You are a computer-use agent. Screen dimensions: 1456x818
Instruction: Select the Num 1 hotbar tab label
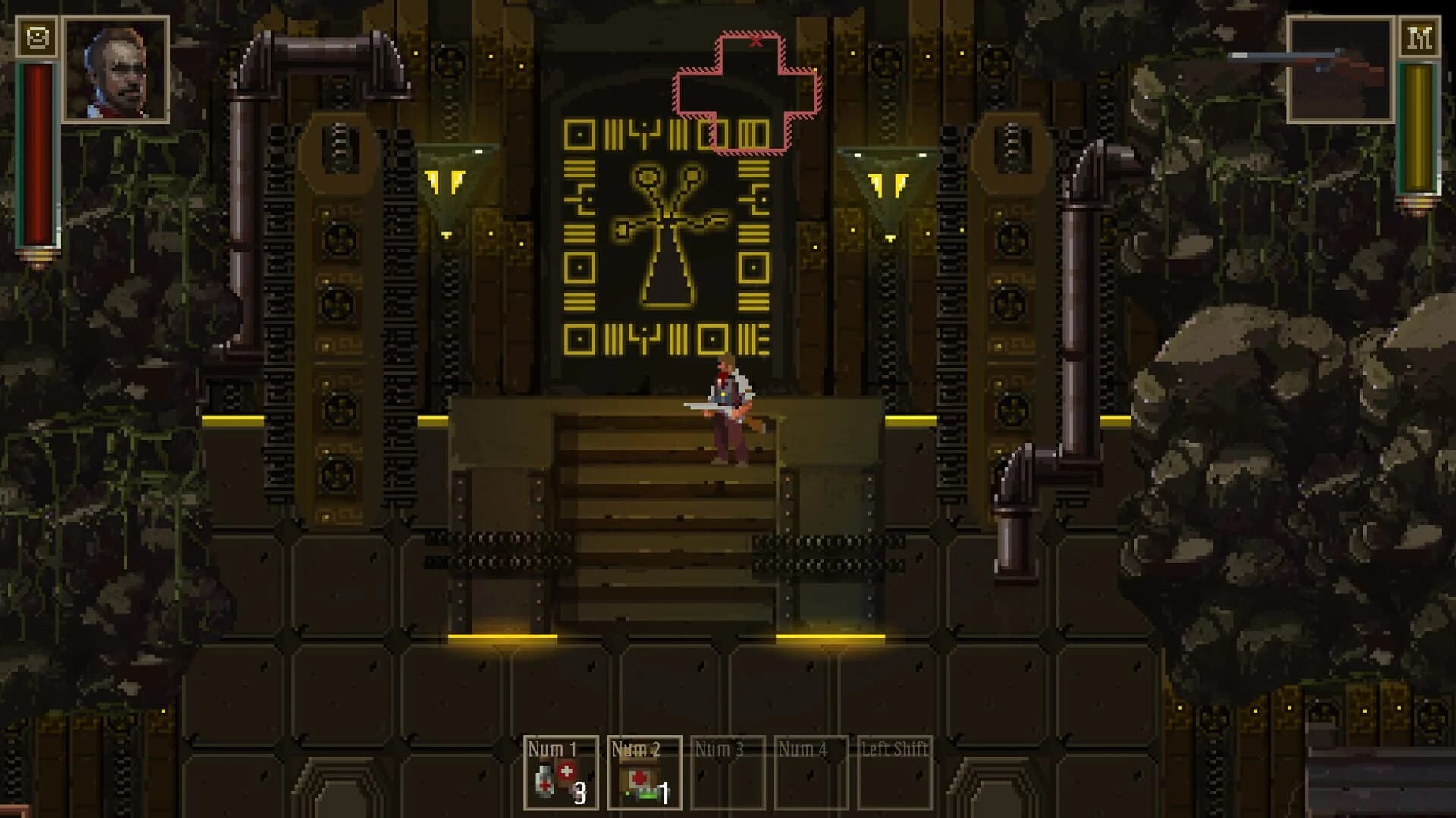(x=552, y=752)
